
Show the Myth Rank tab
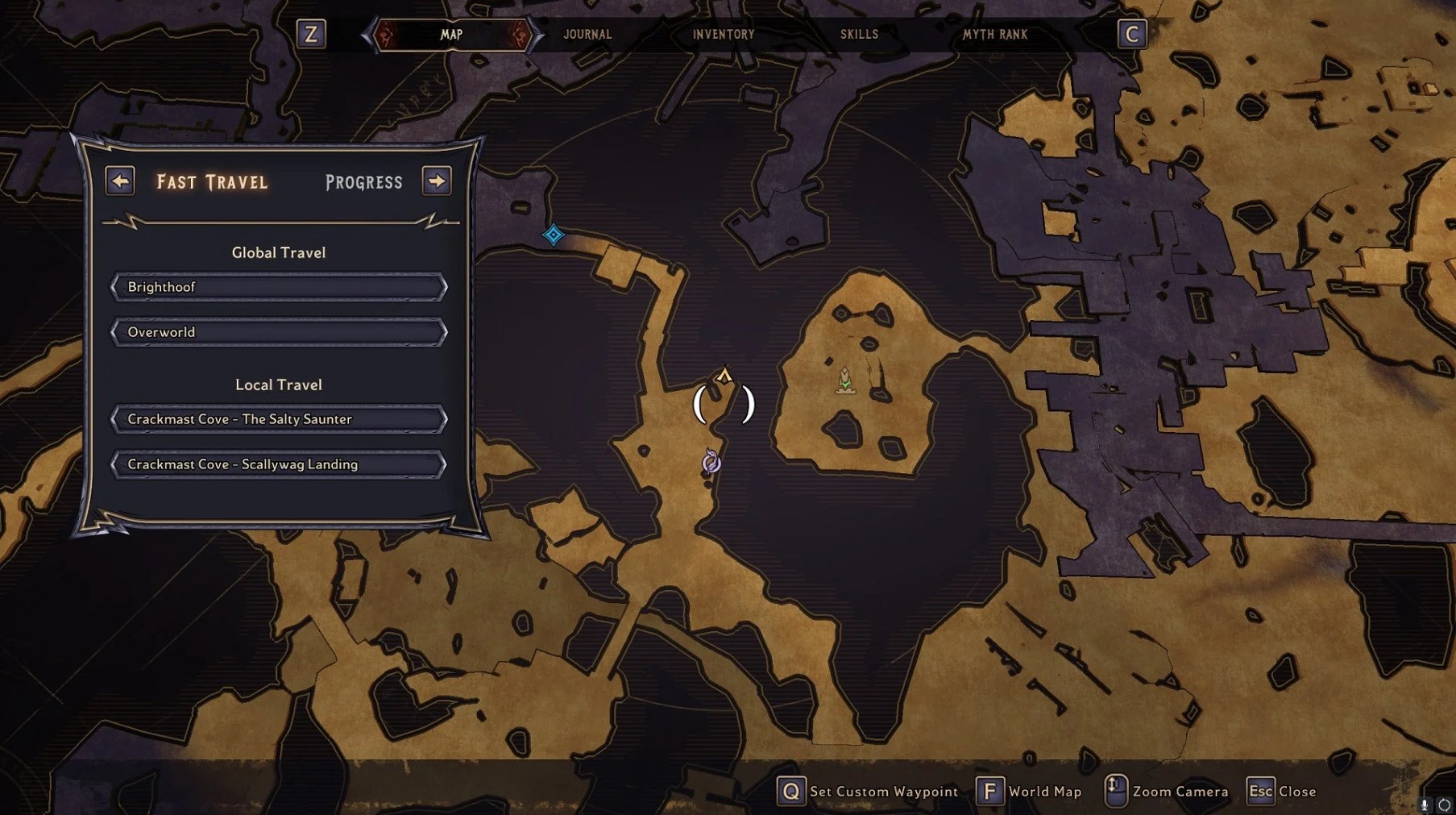coord(995,35)
